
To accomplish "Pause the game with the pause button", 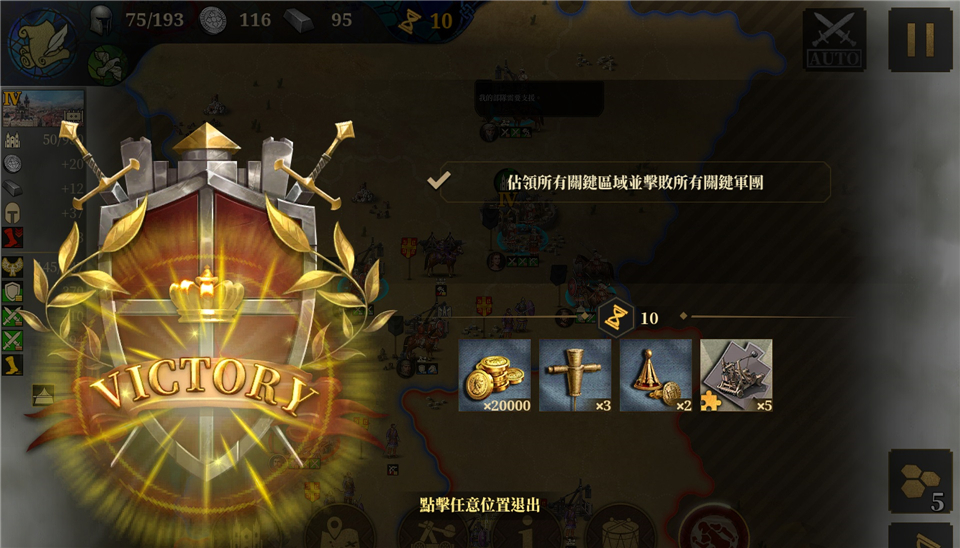I will [920, 40].
